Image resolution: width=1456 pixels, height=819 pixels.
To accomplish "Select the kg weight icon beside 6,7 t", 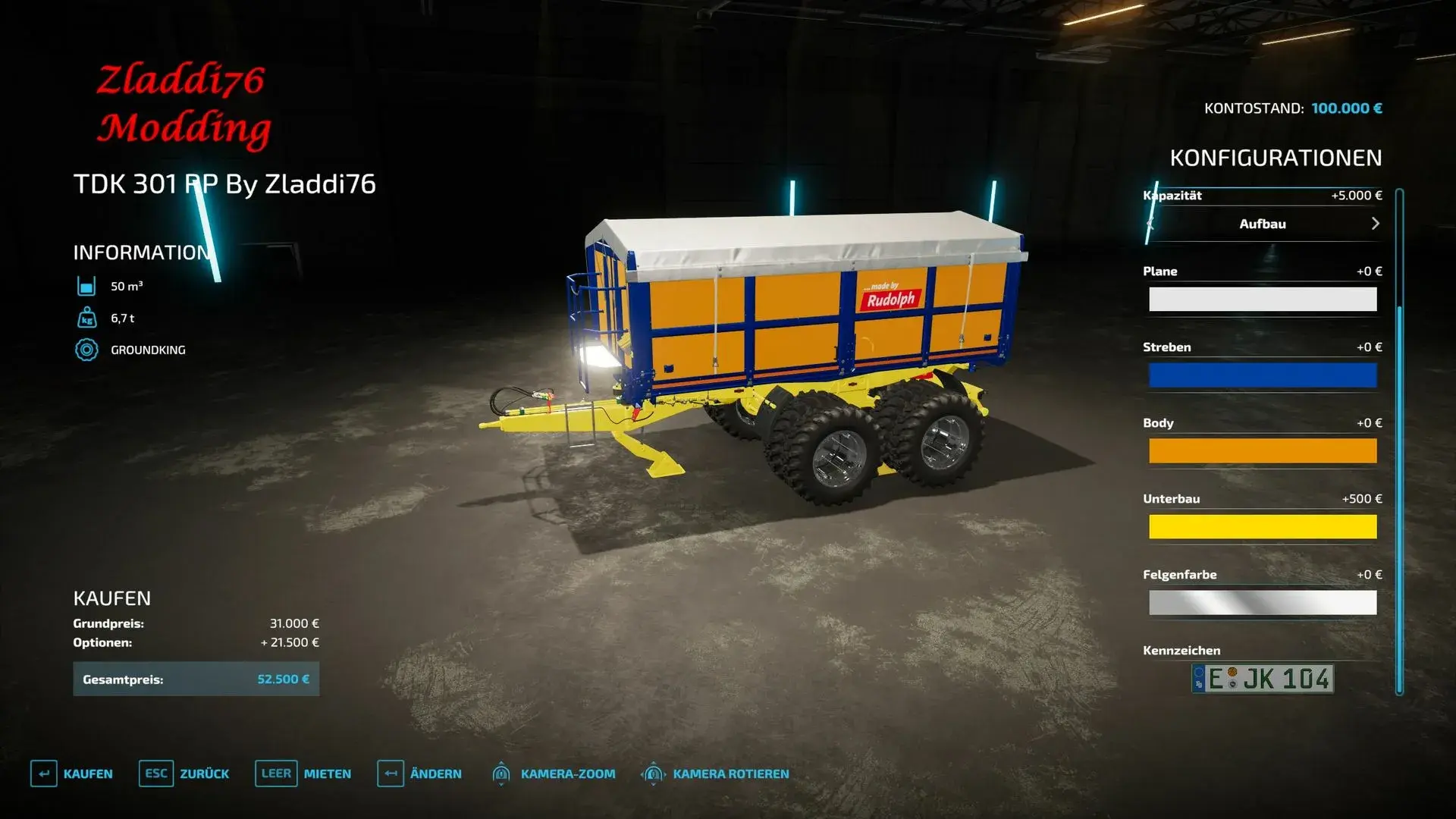I will (x=86, y=318).
